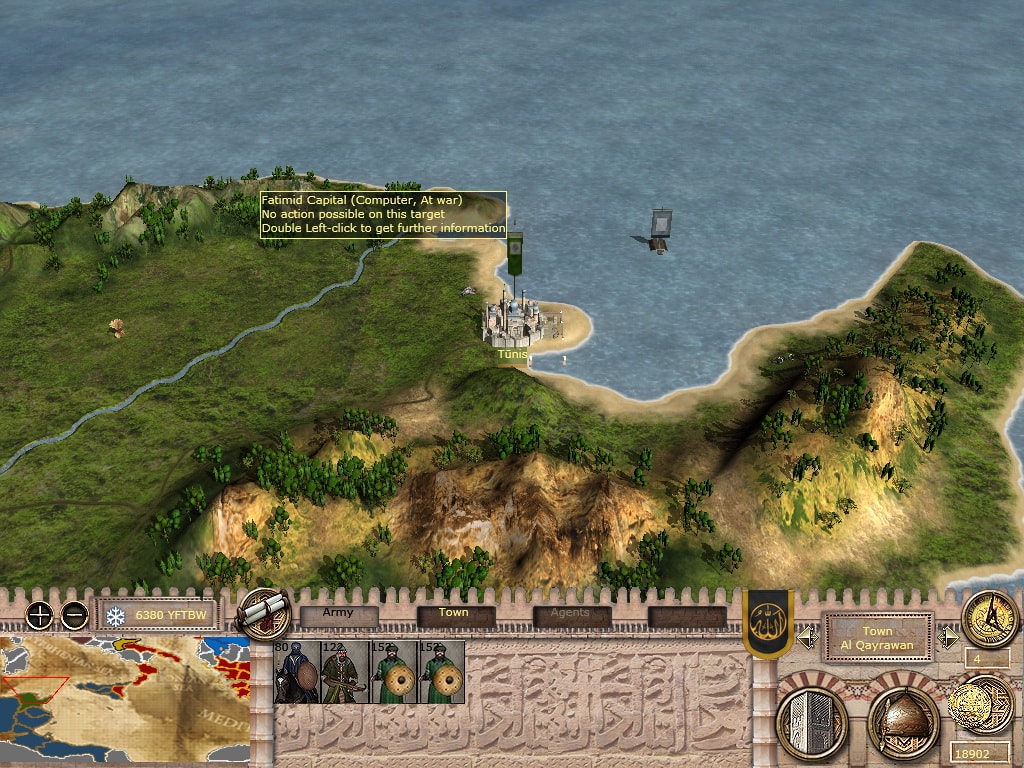Screen dimensions: 1024x768
Task: Zoom out the campaign minimap
Action: click(74, 615)
